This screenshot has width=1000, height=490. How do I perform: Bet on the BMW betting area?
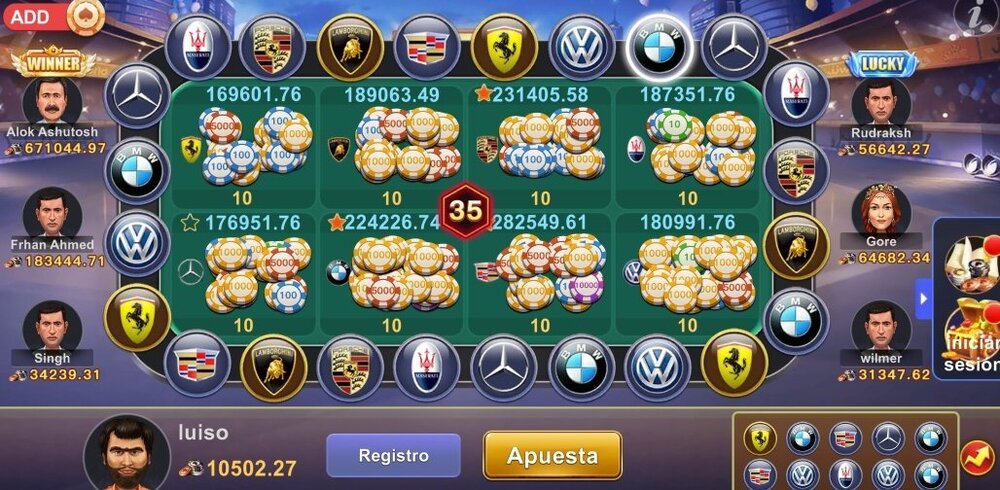point(392,272)
